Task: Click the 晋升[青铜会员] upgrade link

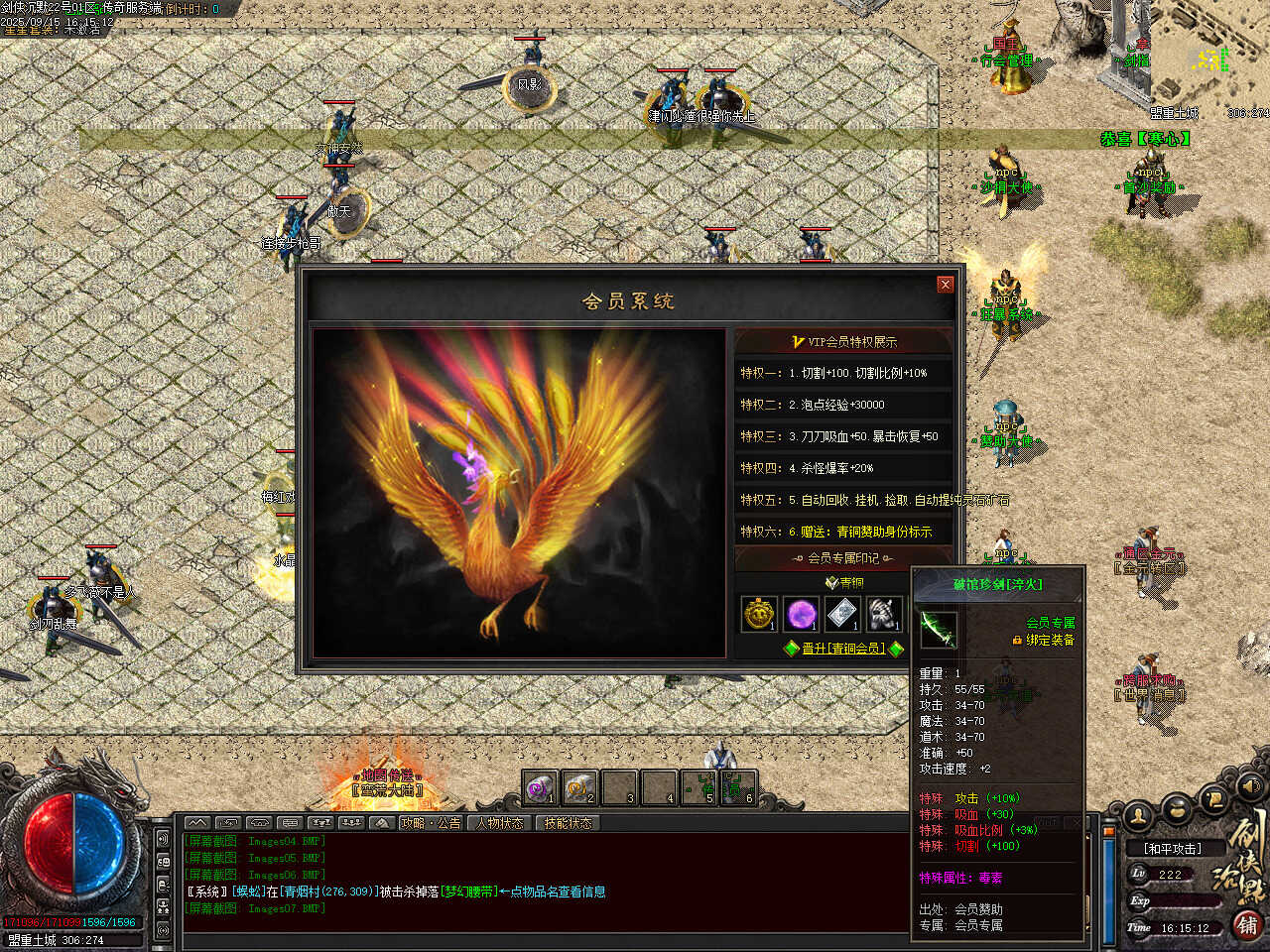Action: 842,649
